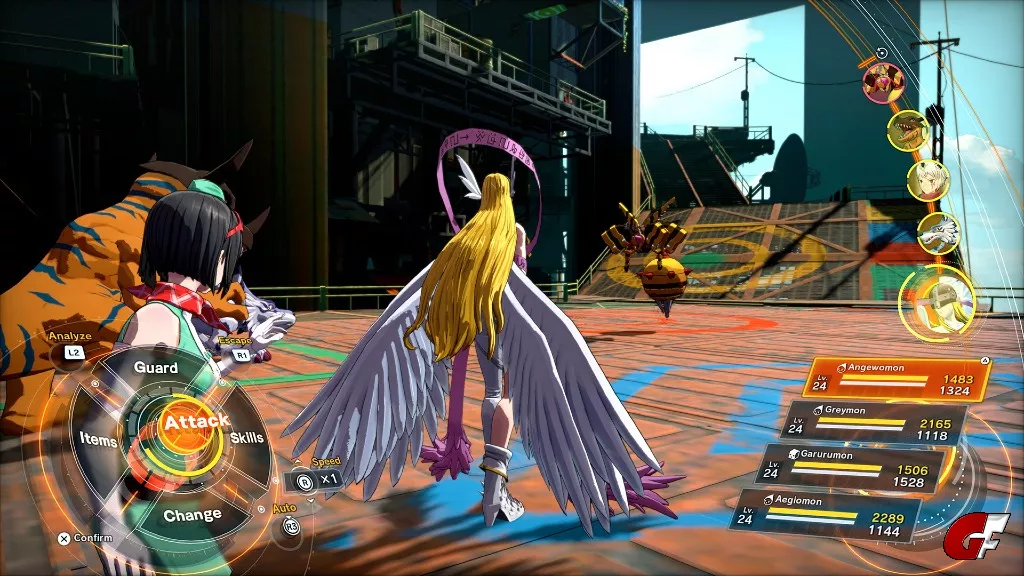
Task: Select the Change command
Action: pyautogui.click(x=192, y=515)
